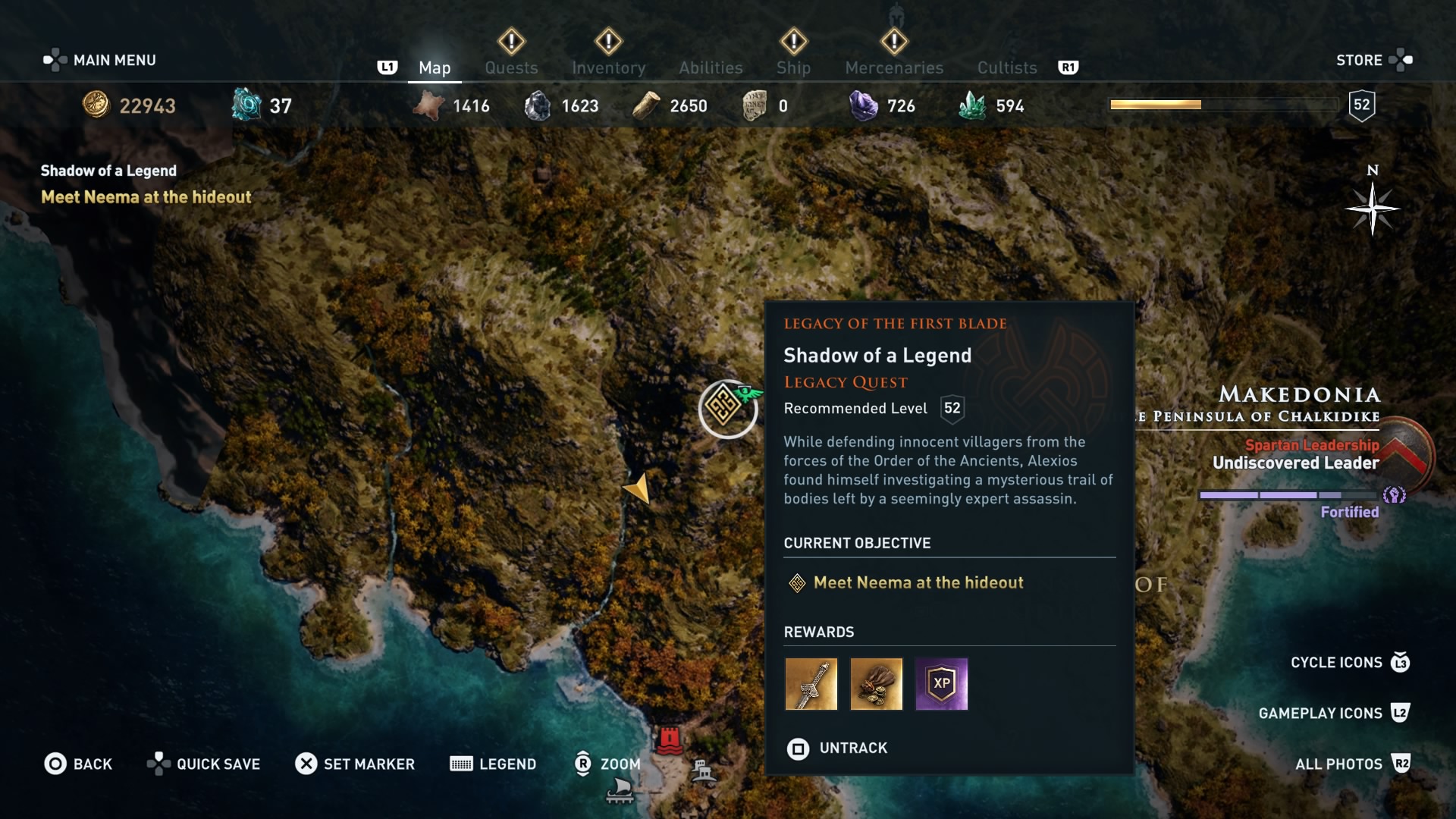Open the Quests screen
1456x819 pixels.
(x=511, y=67)
